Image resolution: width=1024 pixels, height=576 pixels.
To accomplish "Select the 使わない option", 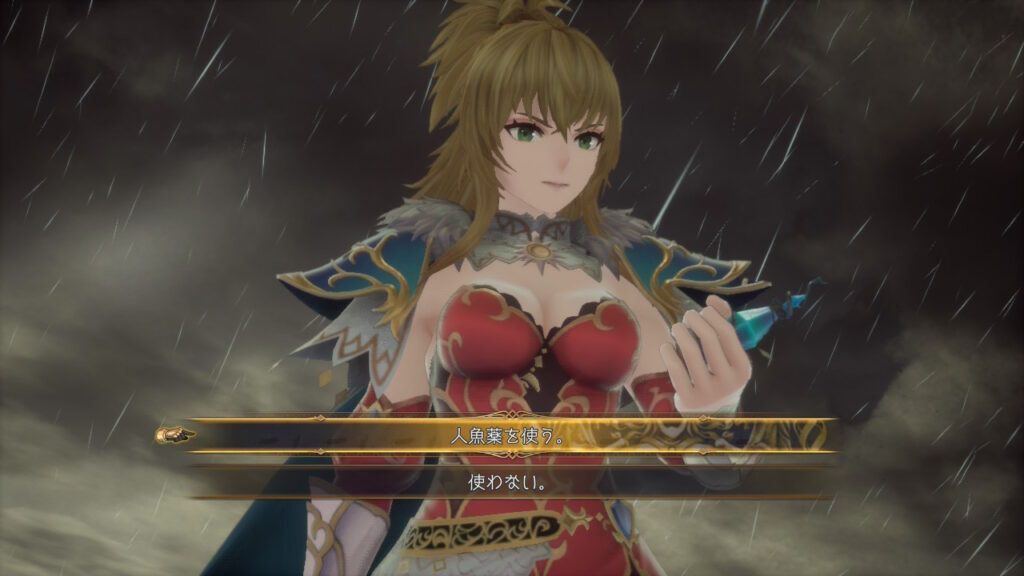I will (511, 481).
